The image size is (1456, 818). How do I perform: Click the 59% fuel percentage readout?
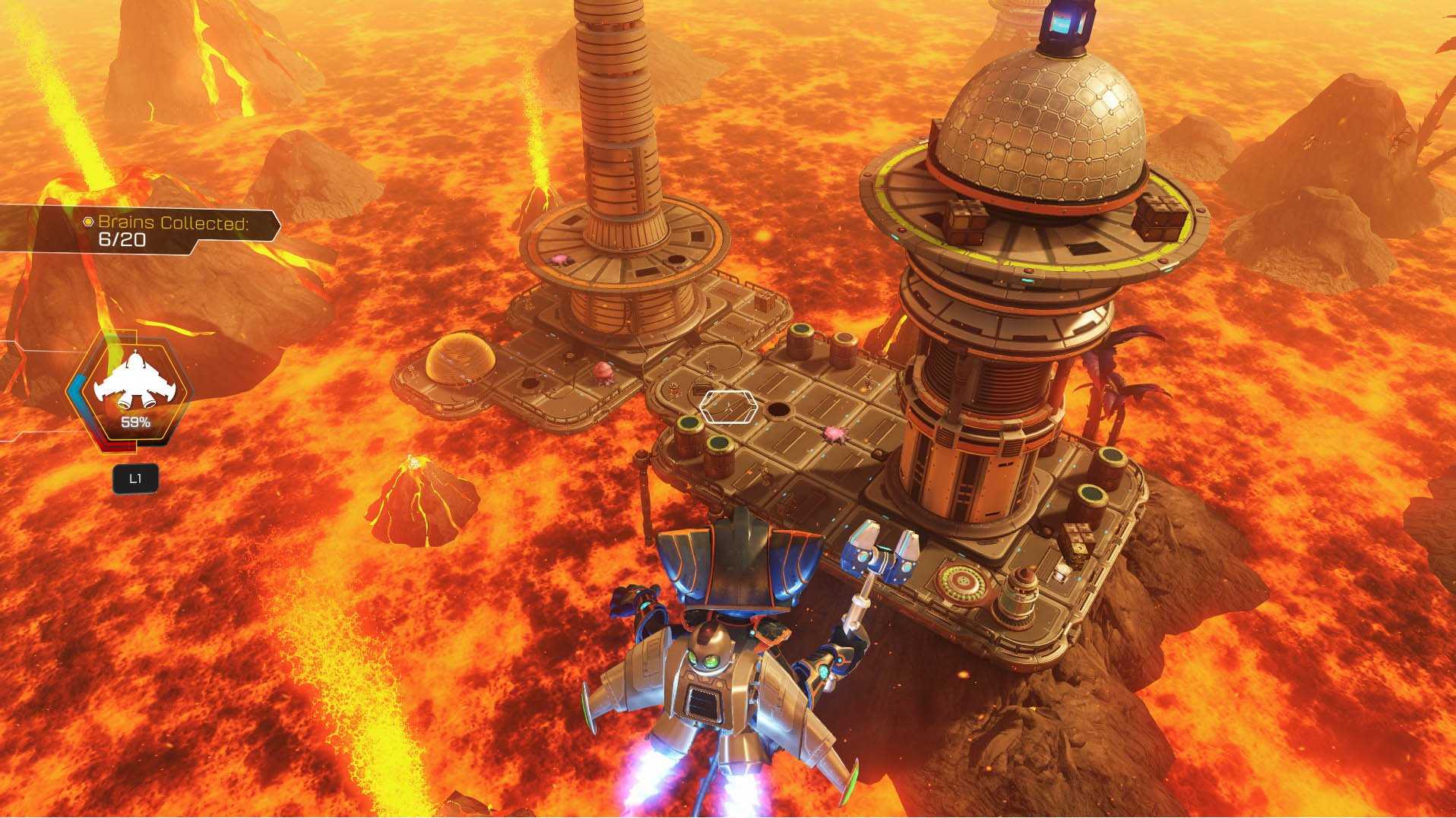click(135, 422)
